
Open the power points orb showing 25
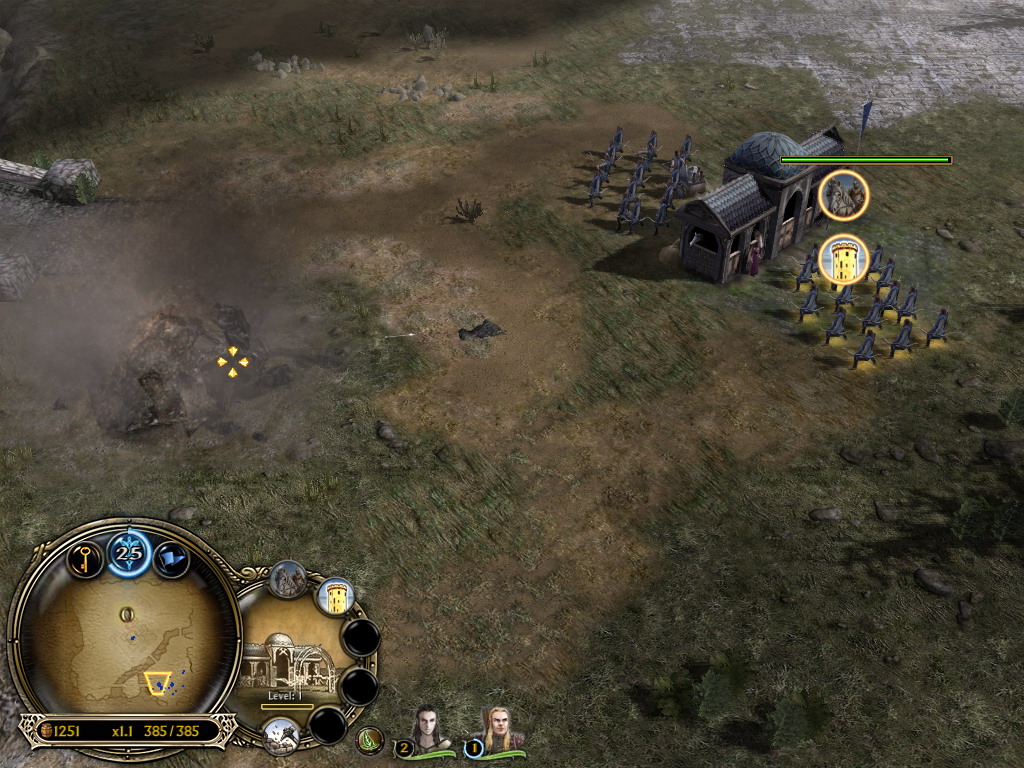pos(129,553)
